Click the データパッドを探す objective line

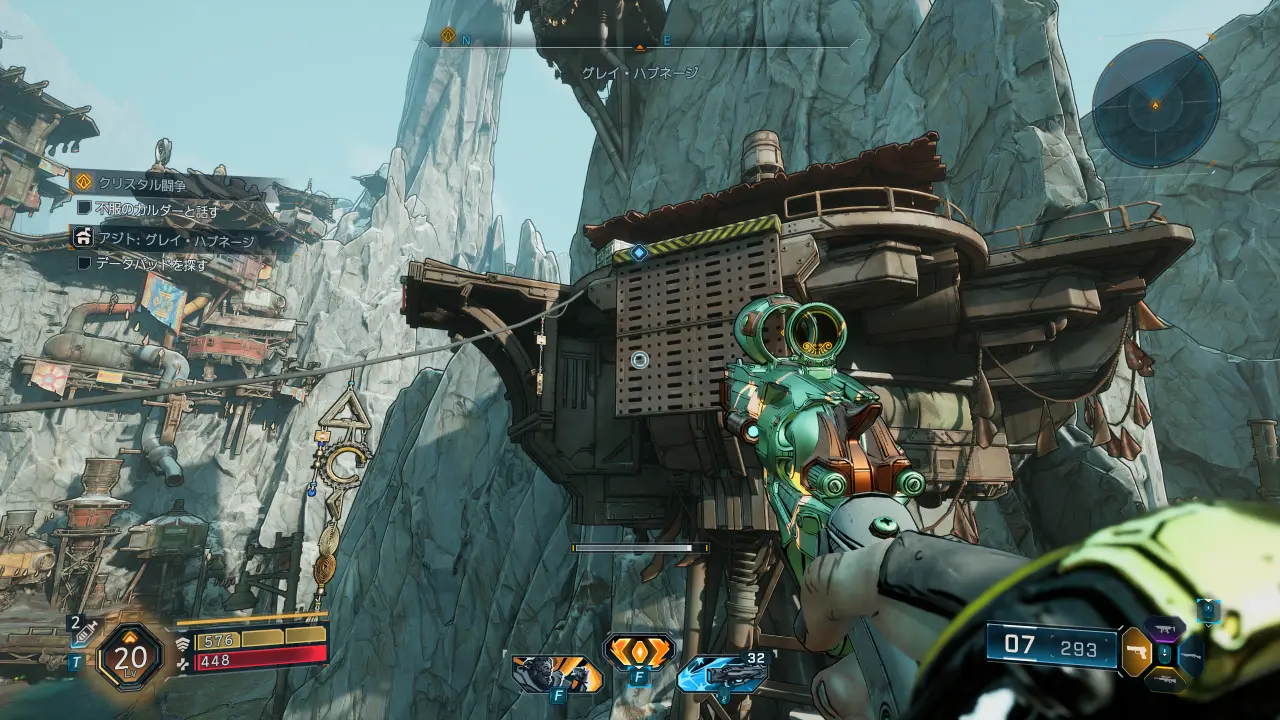[x=151, y=265]
